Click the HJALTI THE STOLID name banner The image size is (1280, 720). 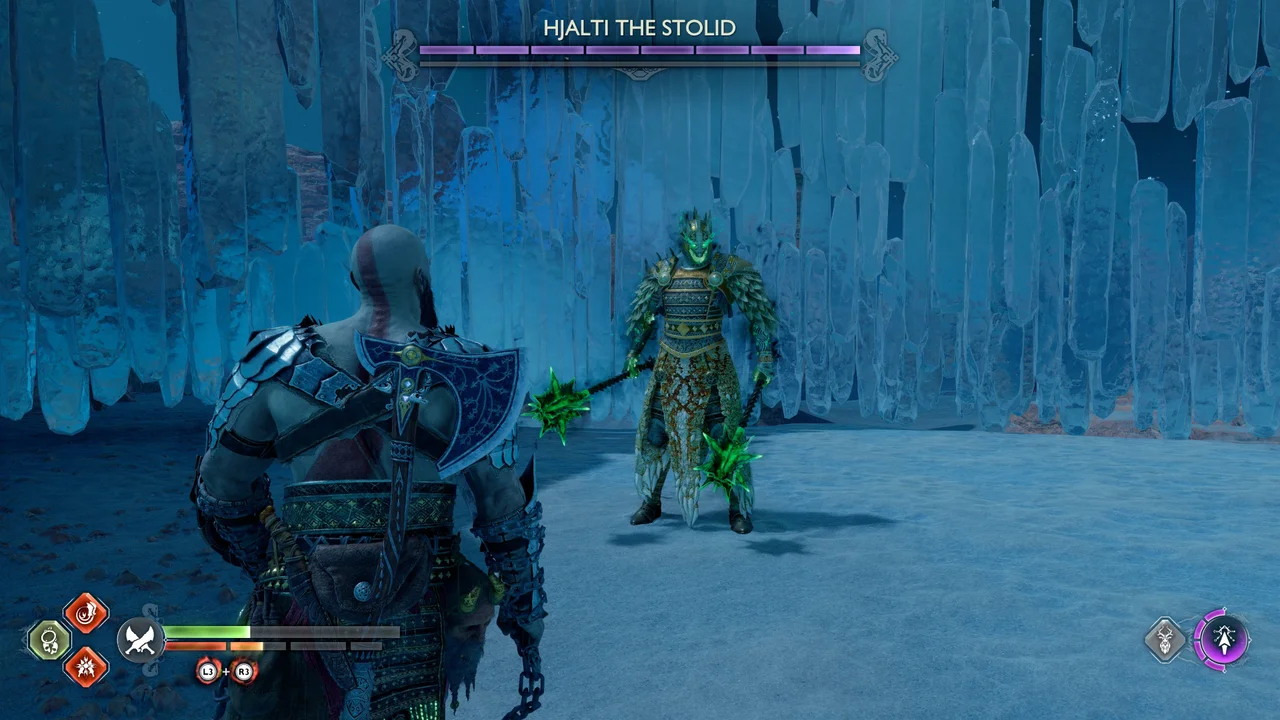pyautogui.click(x=640, y=29)
